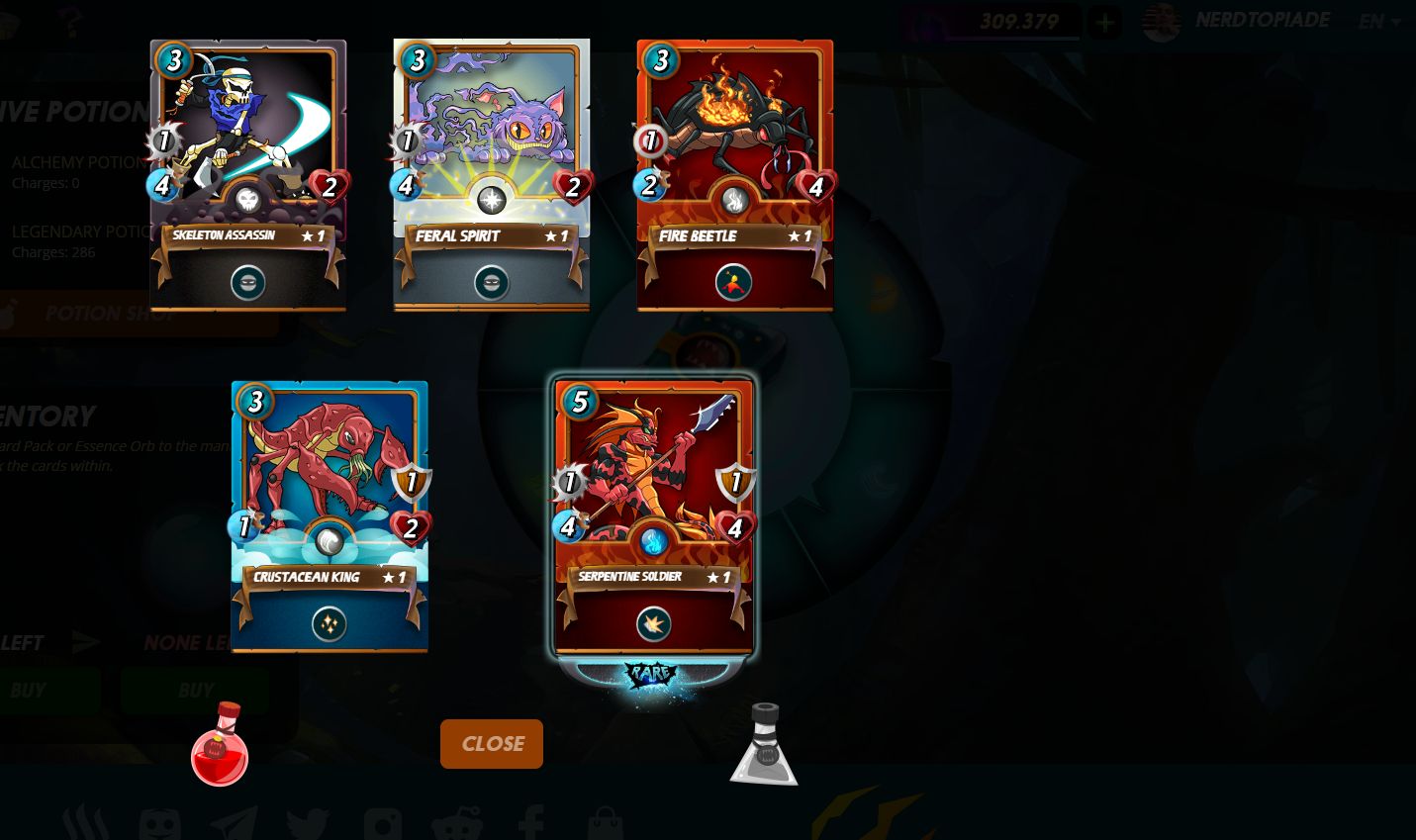
Task: Click the red legendary potion flask
Action: (x=220, y=746)
